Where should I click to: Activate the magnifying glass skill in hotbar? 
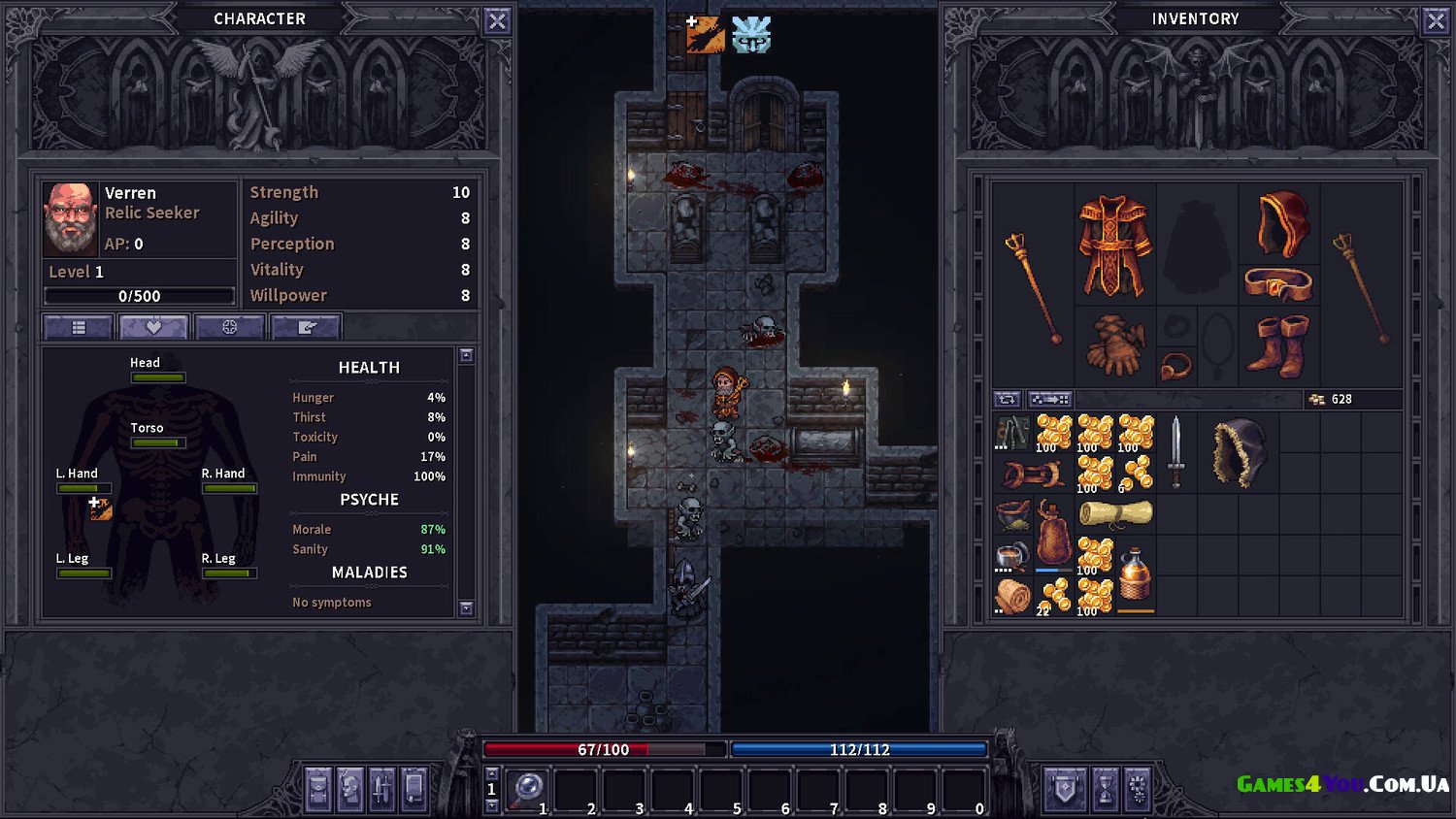click(528, 789)
